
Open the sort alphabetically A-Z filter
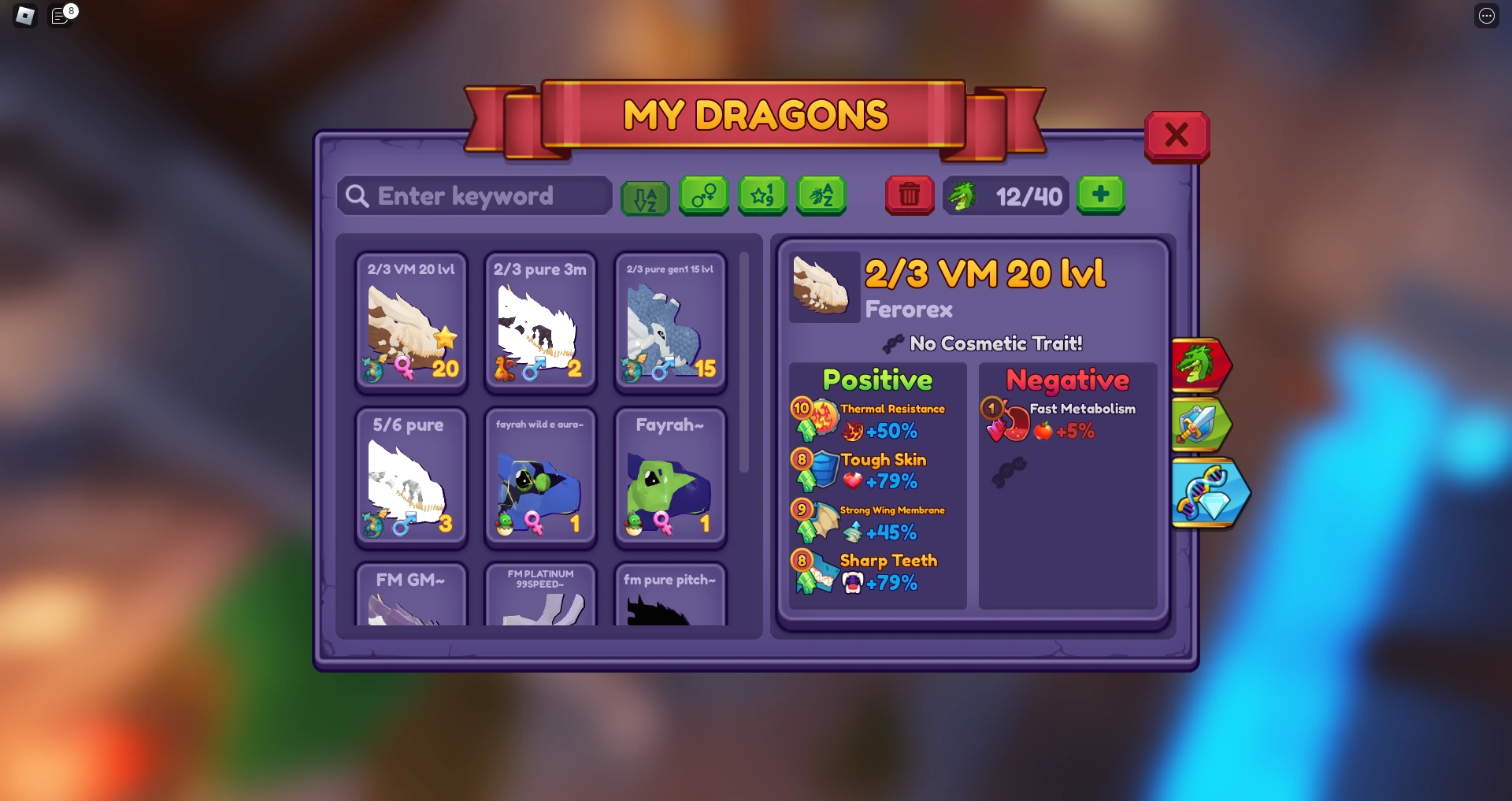click(x=645, y=196)
